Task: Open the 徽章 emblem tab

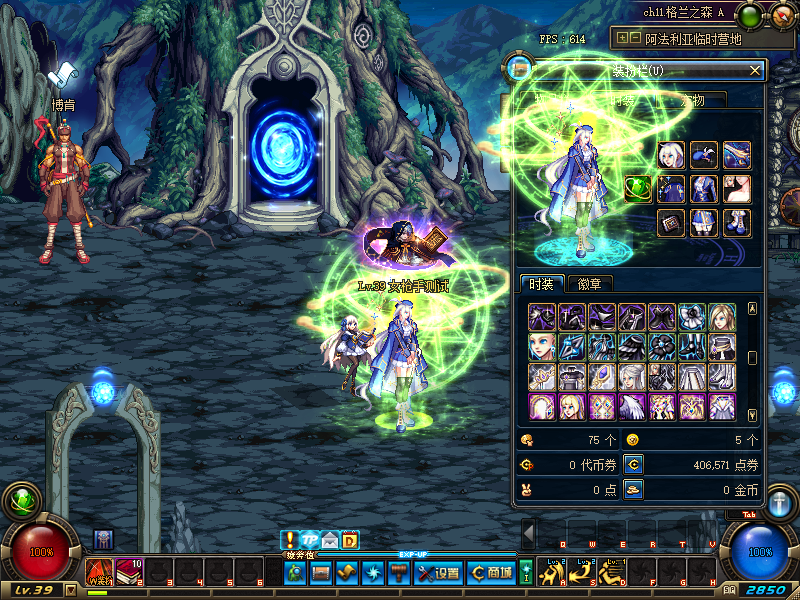Action: point(596,284)
